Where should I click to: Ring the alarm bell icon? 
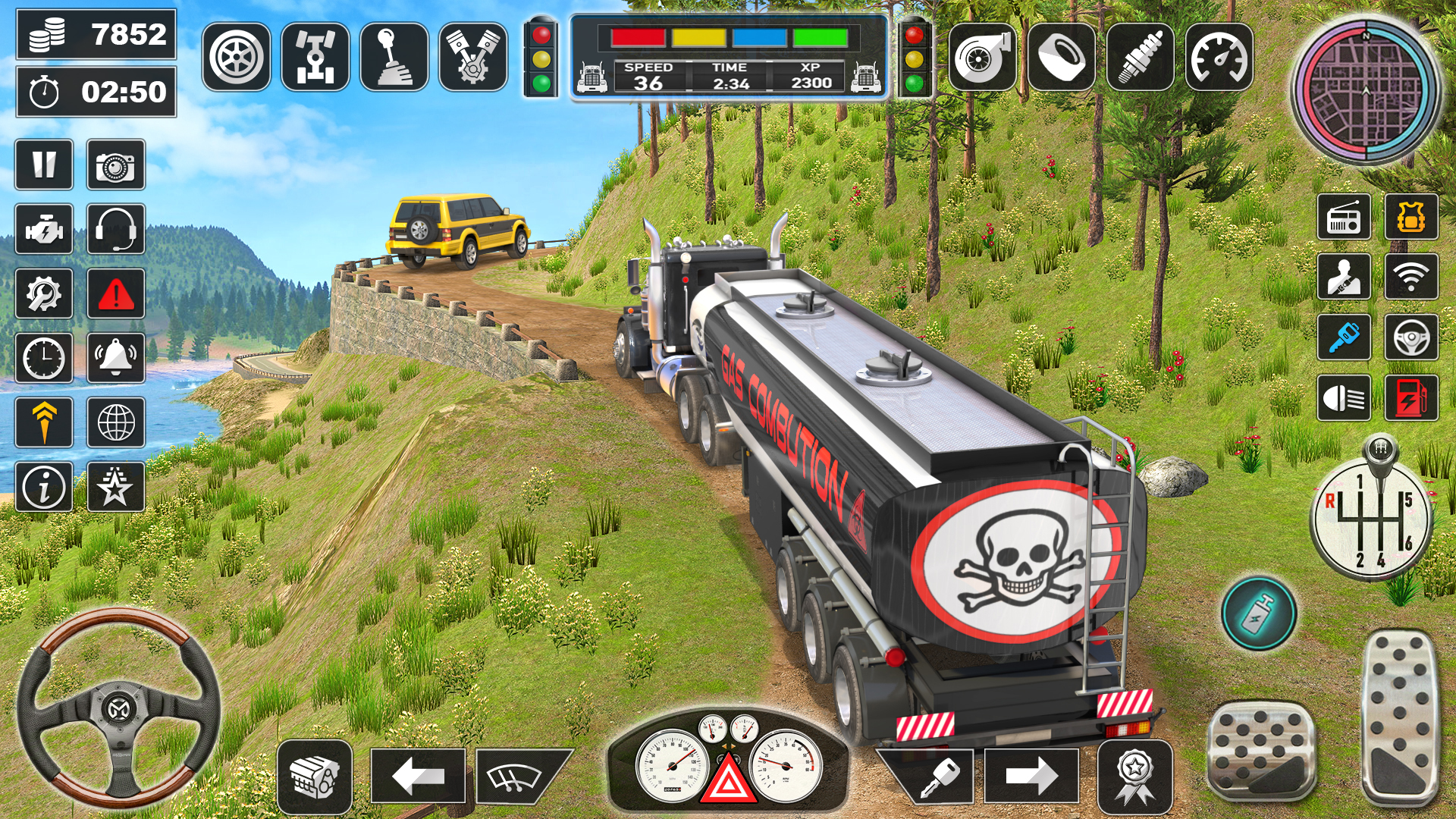[x=115, y=358]
